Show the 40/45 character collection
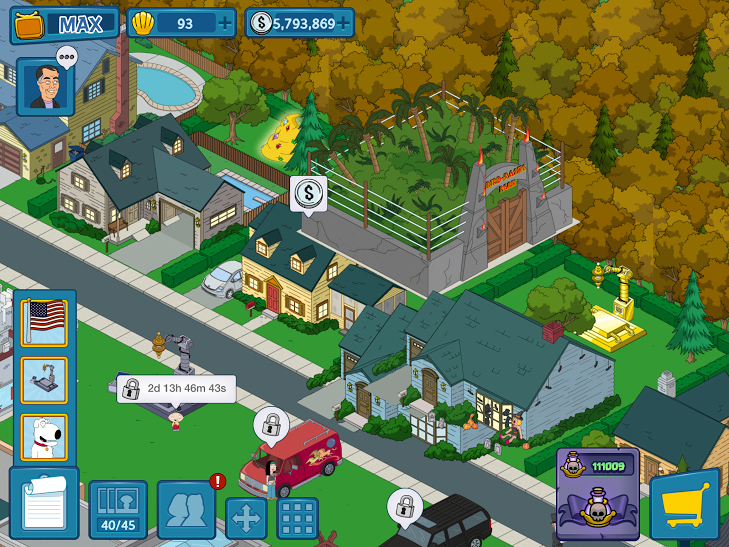729x547 pixels. (118, 510)
